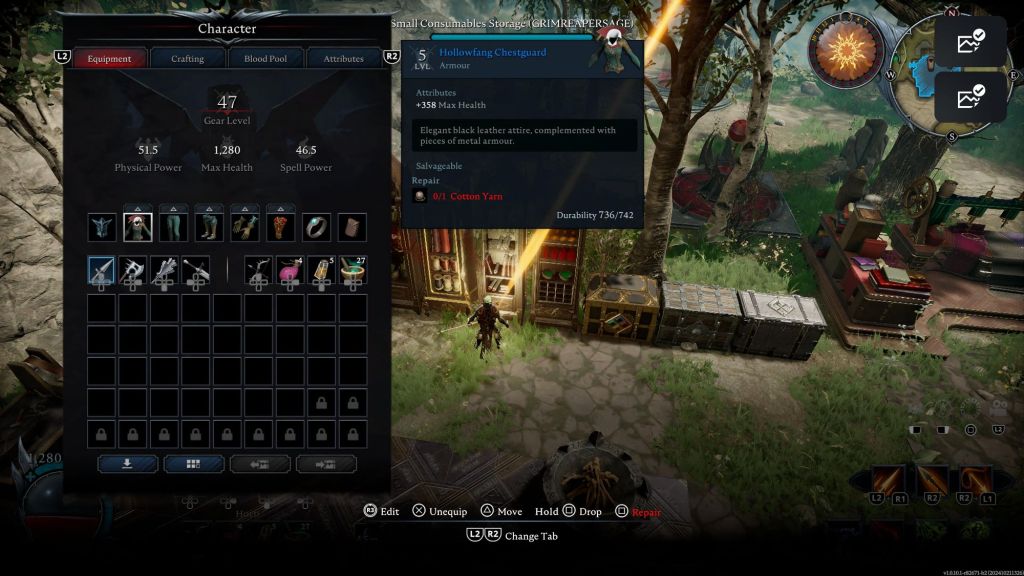Select the brown bag equipment slot
Viewport: 1024px width, 576px height.
pyautogui.click(x=351, y=227)
